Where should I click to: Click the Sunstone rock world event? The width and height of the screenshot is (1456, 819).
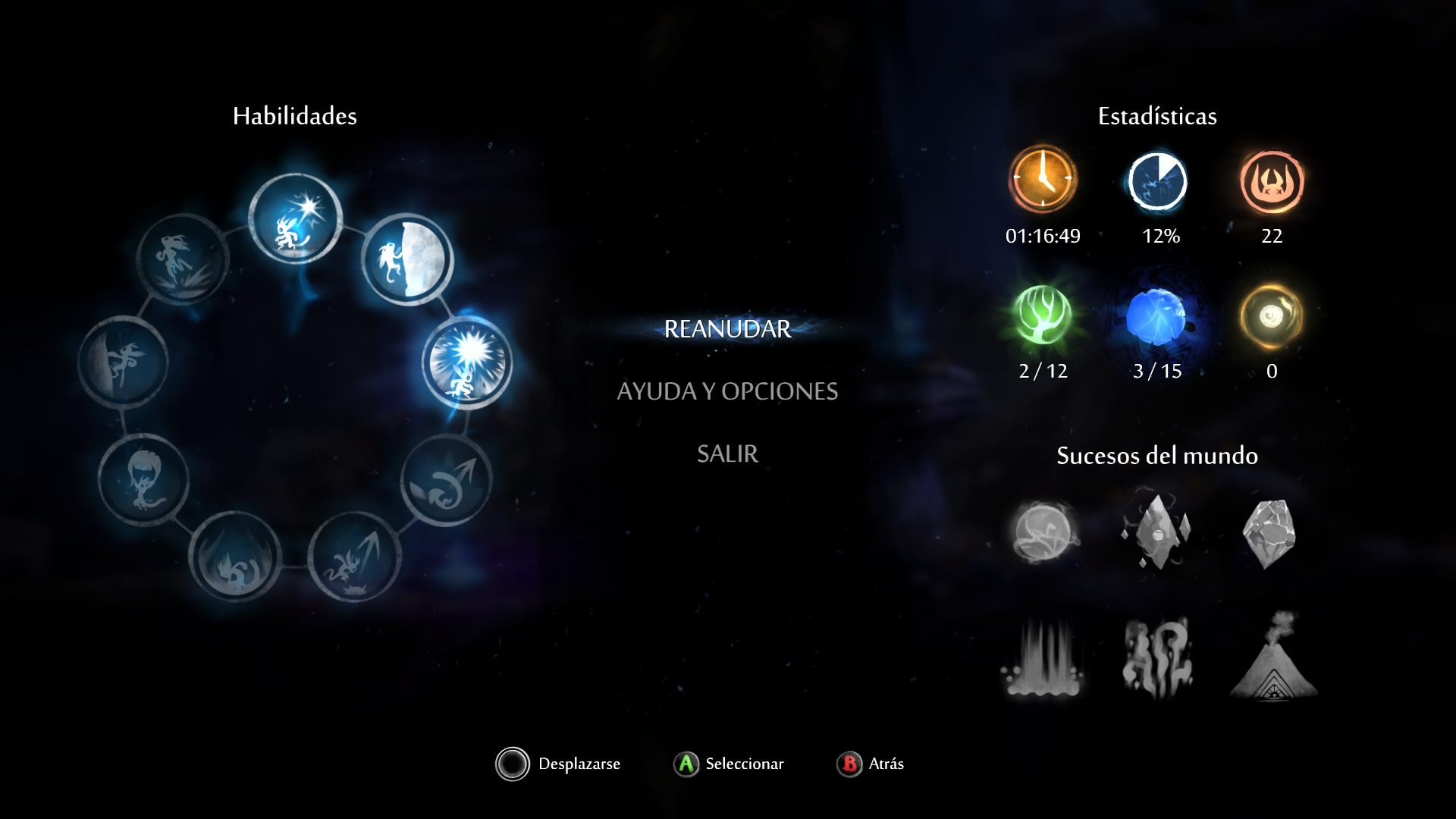[1270, 532]
